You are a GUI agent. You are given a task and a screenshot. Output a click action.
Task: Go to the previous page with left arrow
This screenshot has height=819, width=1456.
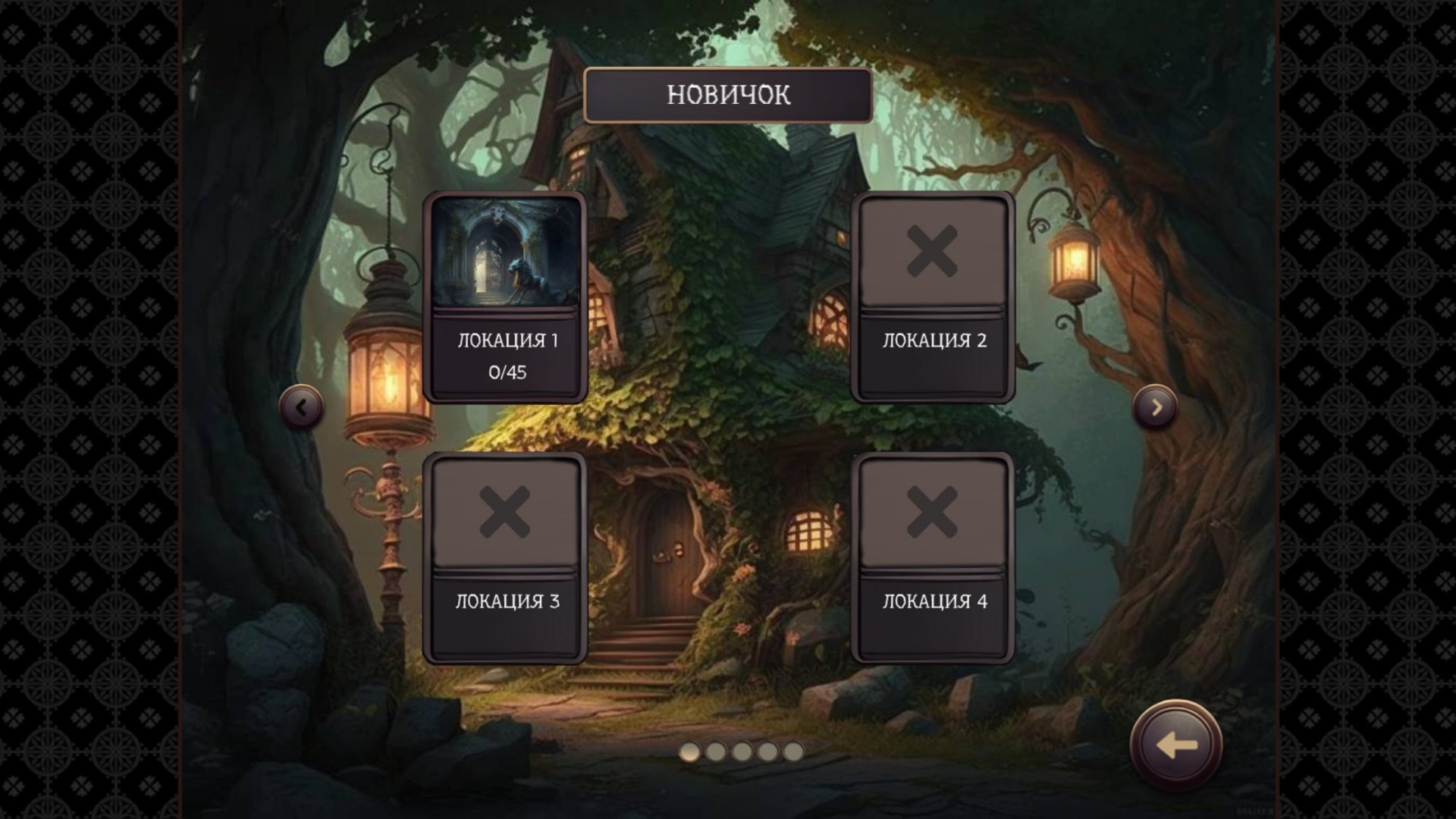[x=301, y=407]
